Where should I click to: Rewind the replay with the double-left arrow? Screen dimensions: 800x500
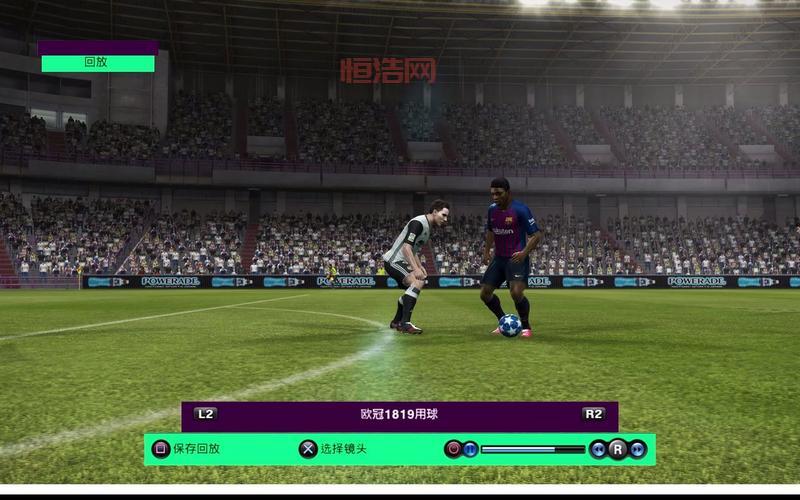(598, 449)
